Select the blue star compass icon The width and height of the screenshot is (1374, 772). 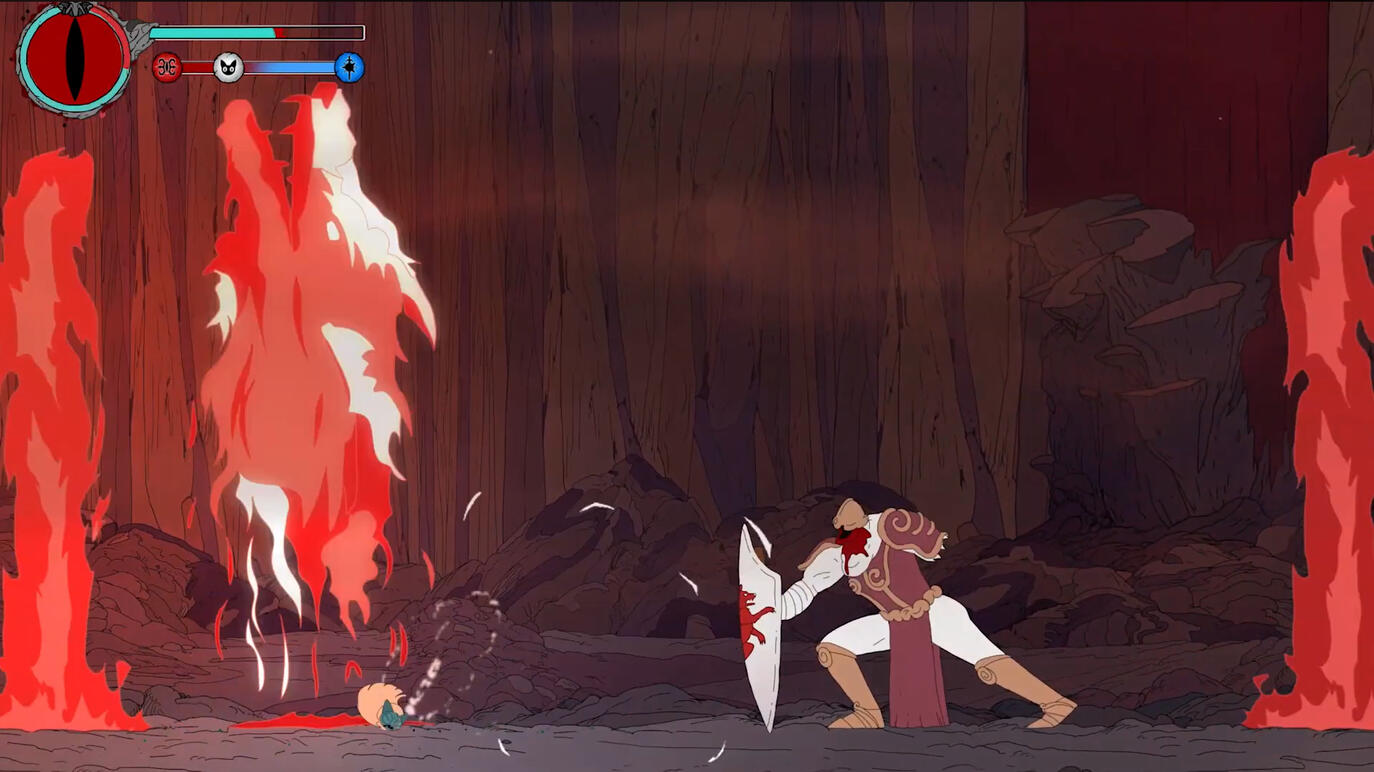coord(348,67)
